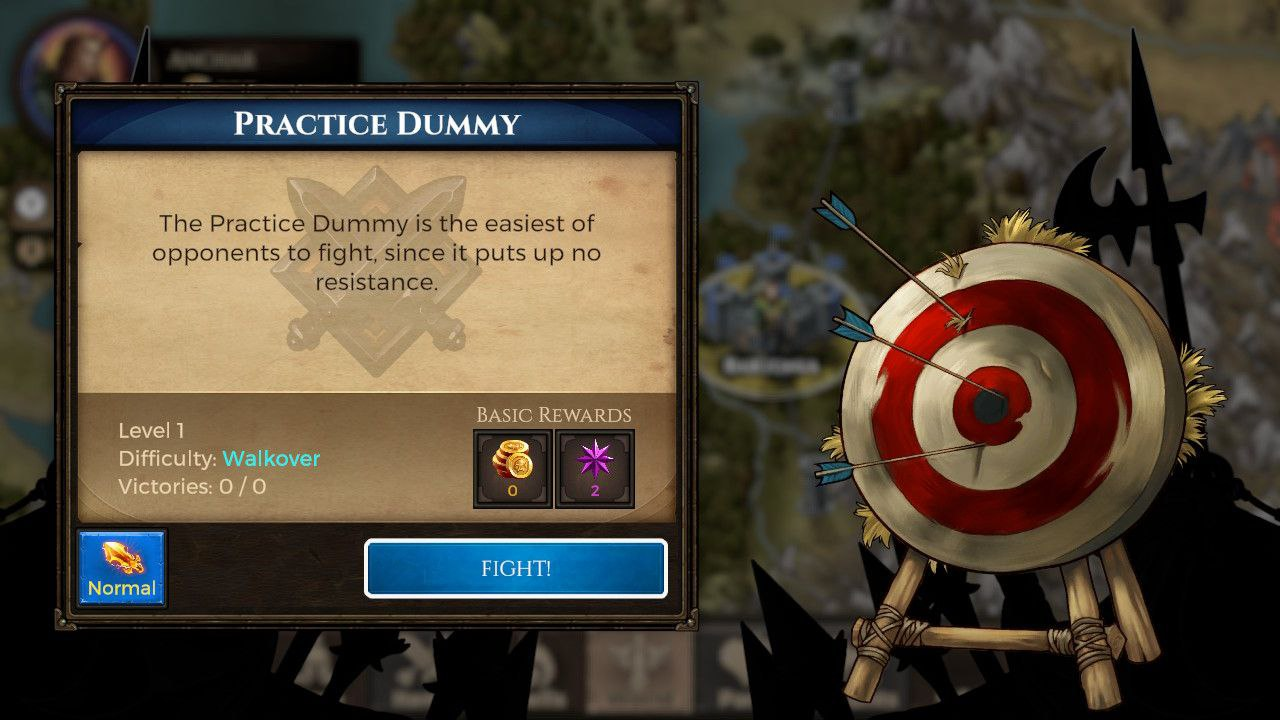1280x720 pixels.
Task: Inspect the purple star reward
Action: pyautogui.click(x=594, y=468)
